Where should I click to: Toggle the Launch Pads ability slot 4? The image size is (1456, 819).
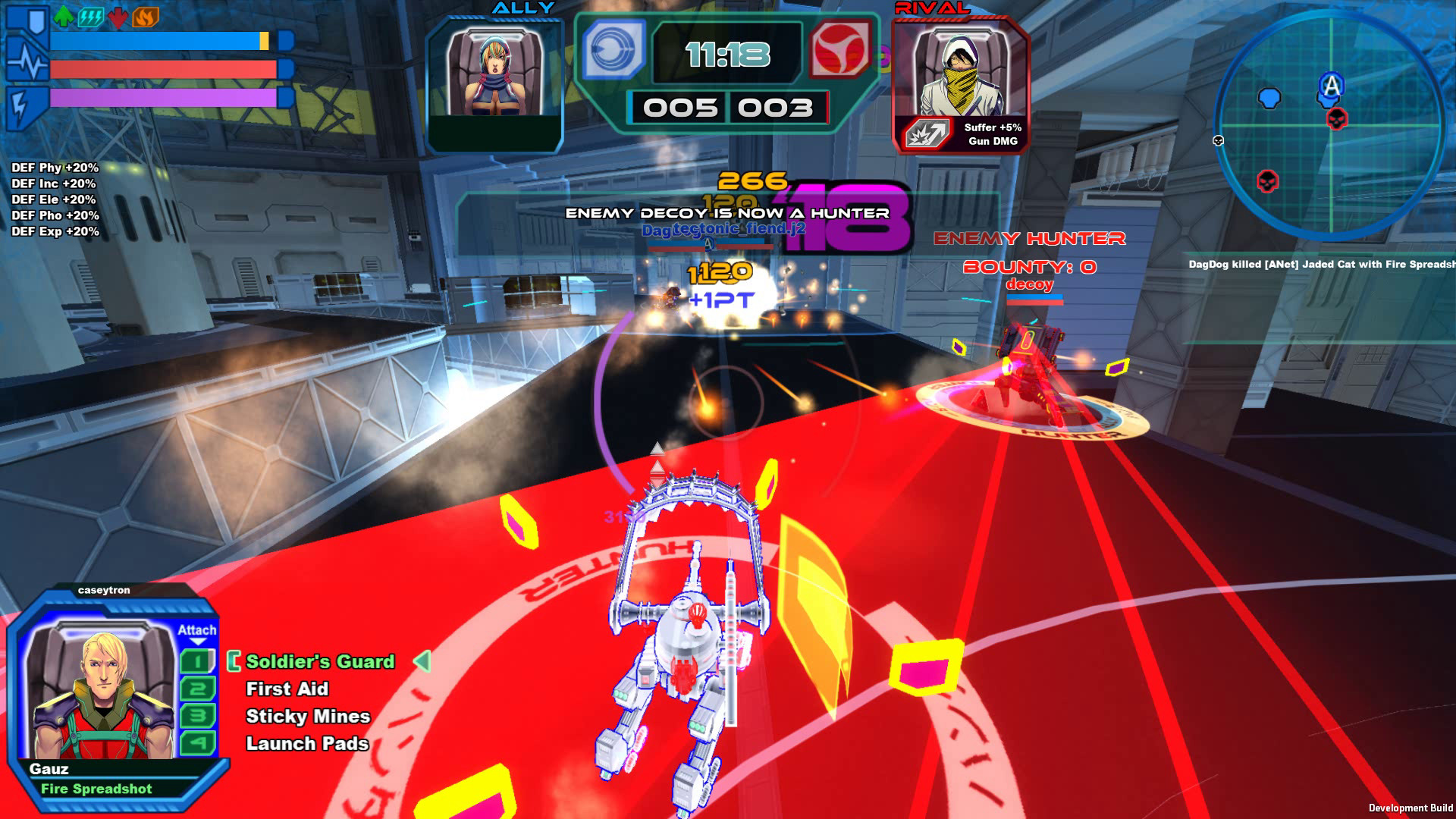point(198,742)
